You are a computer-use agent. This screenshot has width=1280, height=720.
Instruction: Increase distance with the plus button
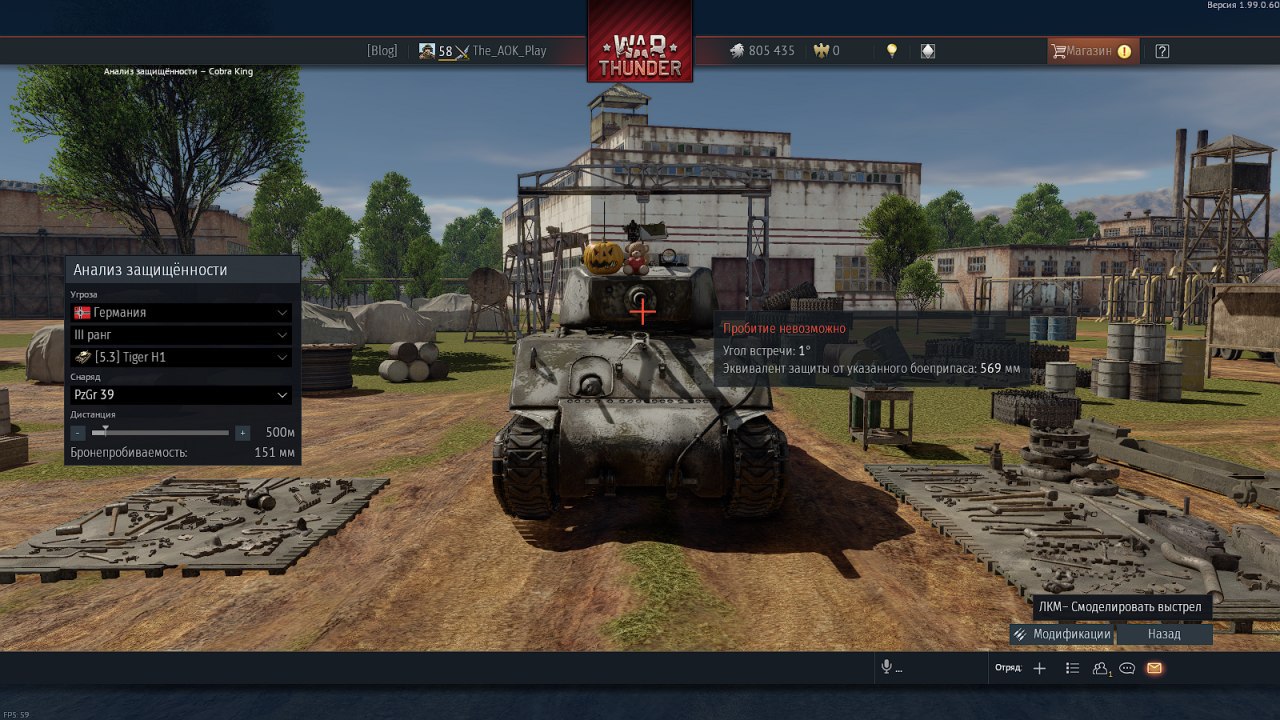tap(242, 433)
